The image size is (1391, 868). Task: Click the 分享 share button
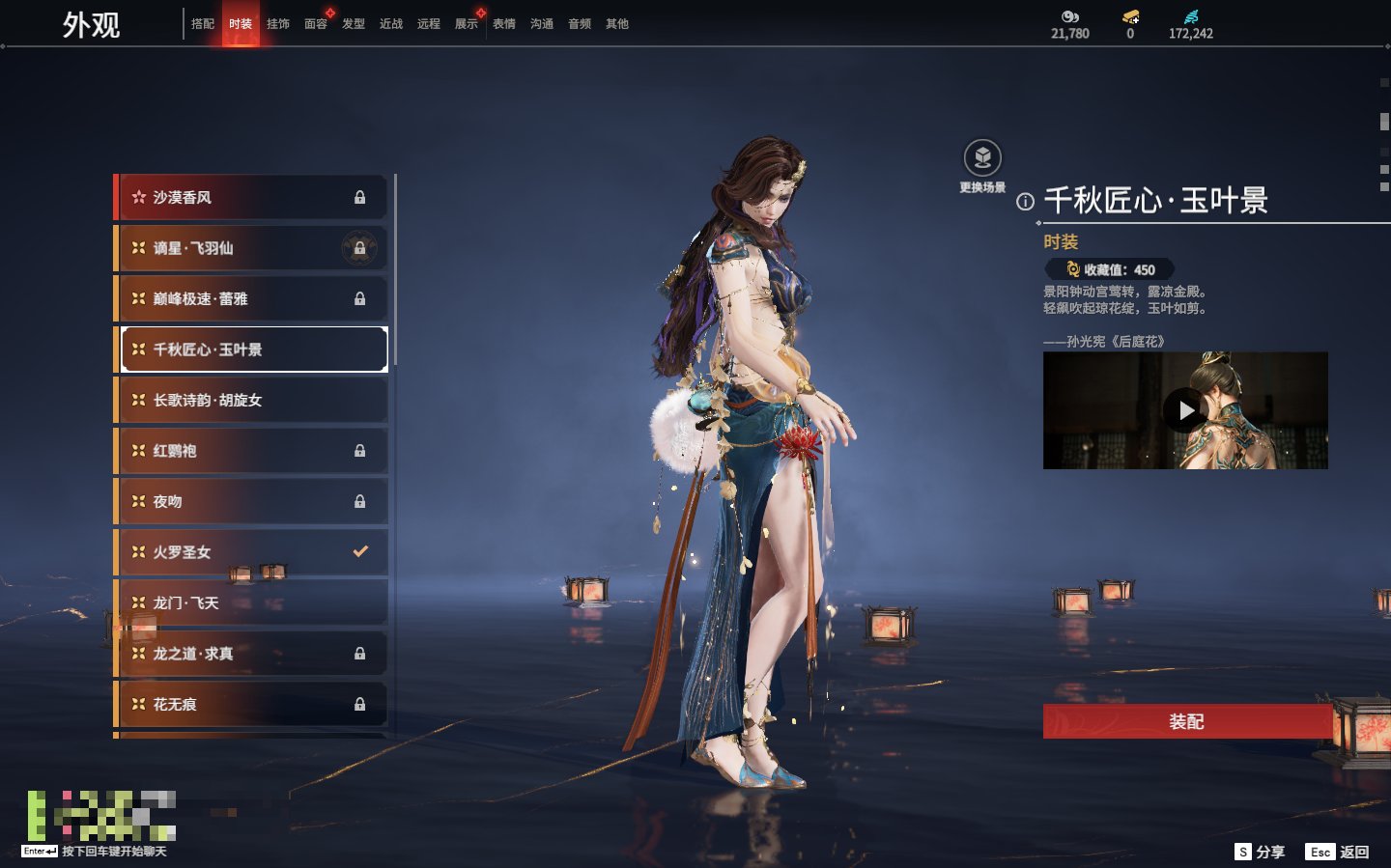click(1261, 852)
